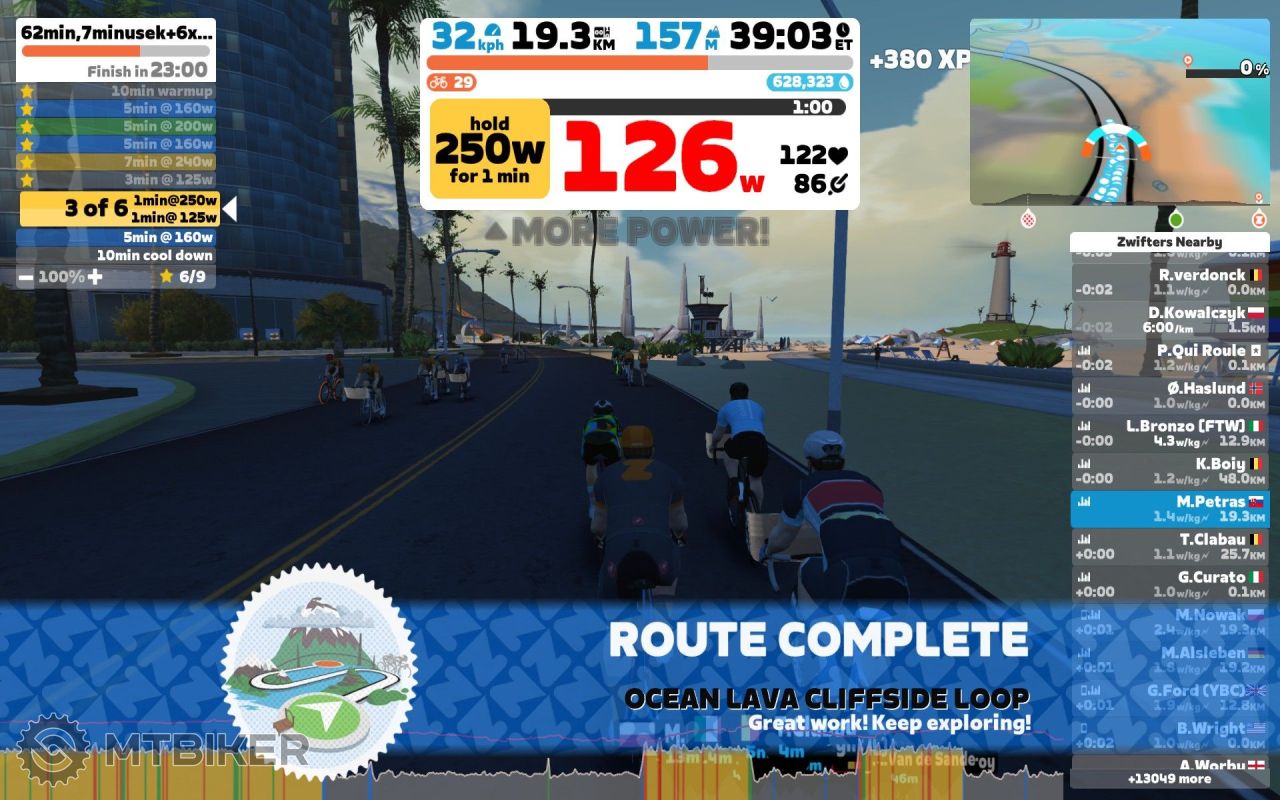1280x800 pixels.
Task: Decrease workout intensity with the minus button
Action: (x=25, y=277)
